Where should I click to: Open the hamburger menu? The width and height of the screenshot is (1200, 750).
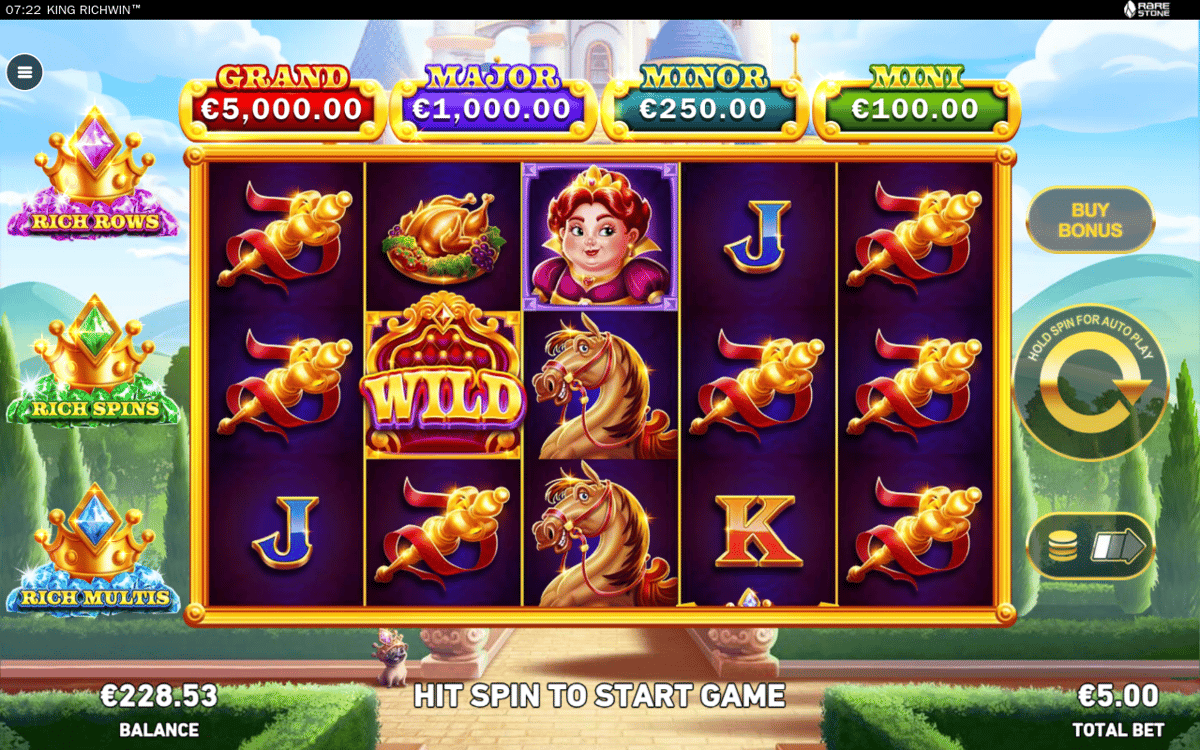point(25,72)
